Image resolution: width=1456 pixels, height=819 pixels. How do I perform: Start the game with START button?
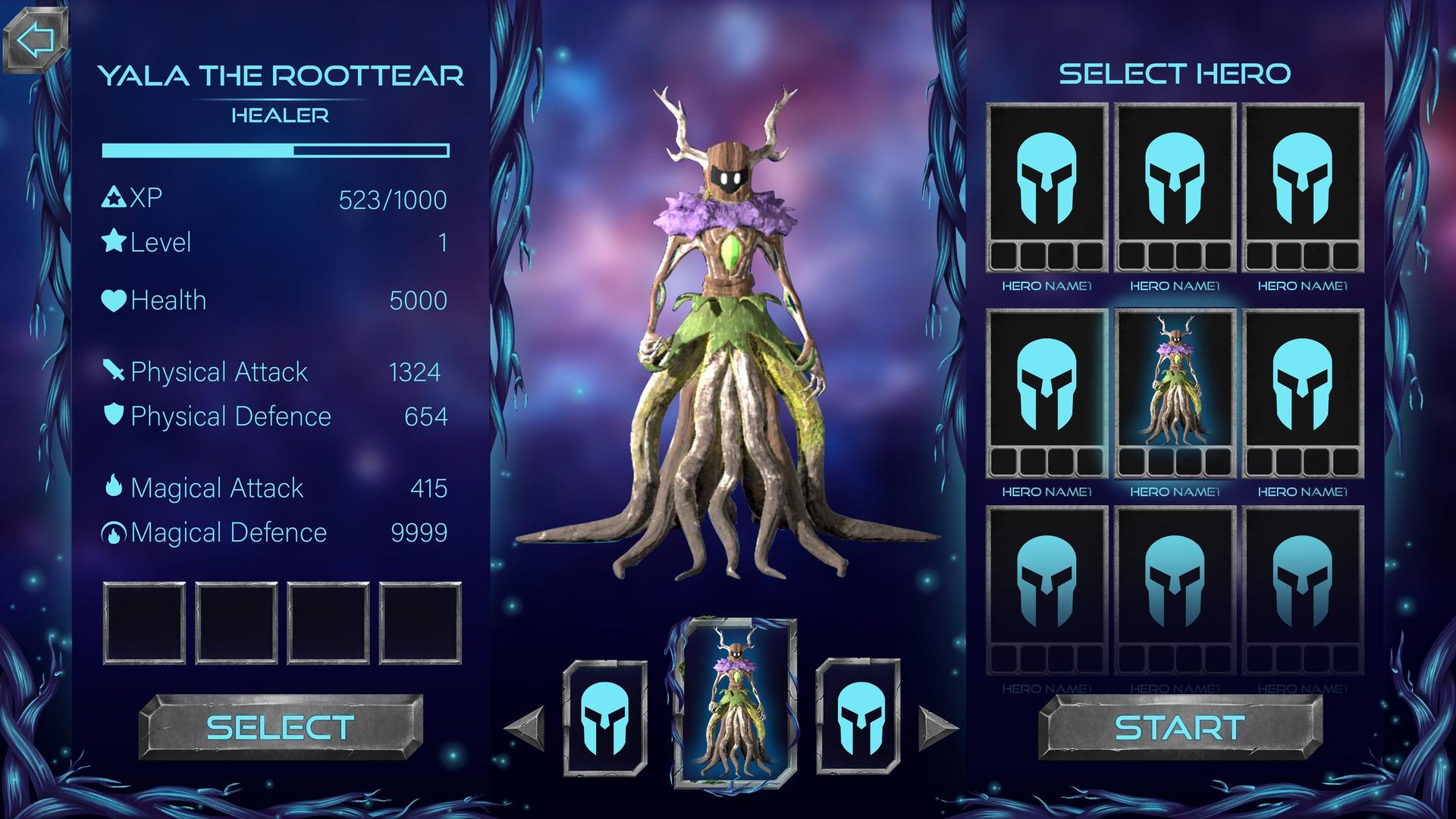tap(1180, 727)
